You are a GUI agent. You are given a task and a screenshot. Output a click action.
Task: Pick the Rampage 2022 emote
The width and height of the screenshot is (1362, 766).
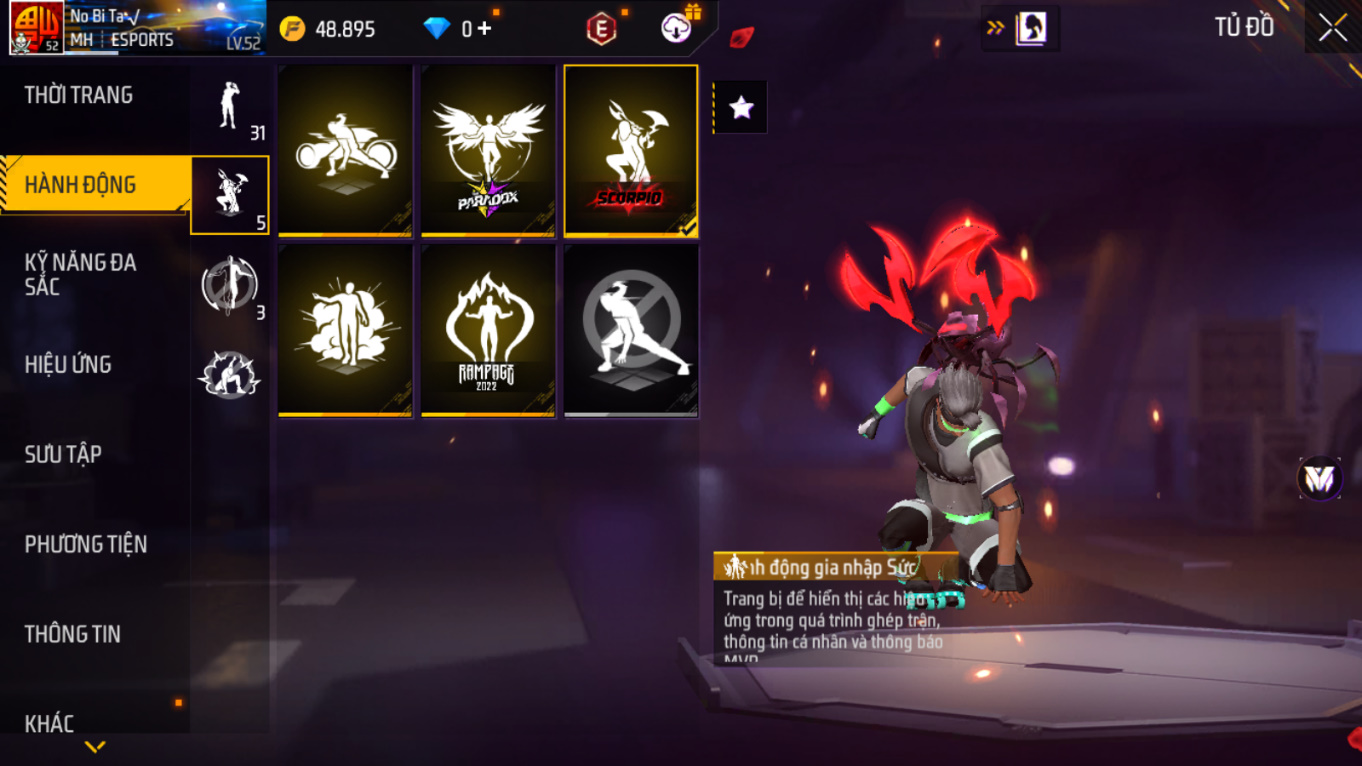pyautogui.click(x=488, y=331)
